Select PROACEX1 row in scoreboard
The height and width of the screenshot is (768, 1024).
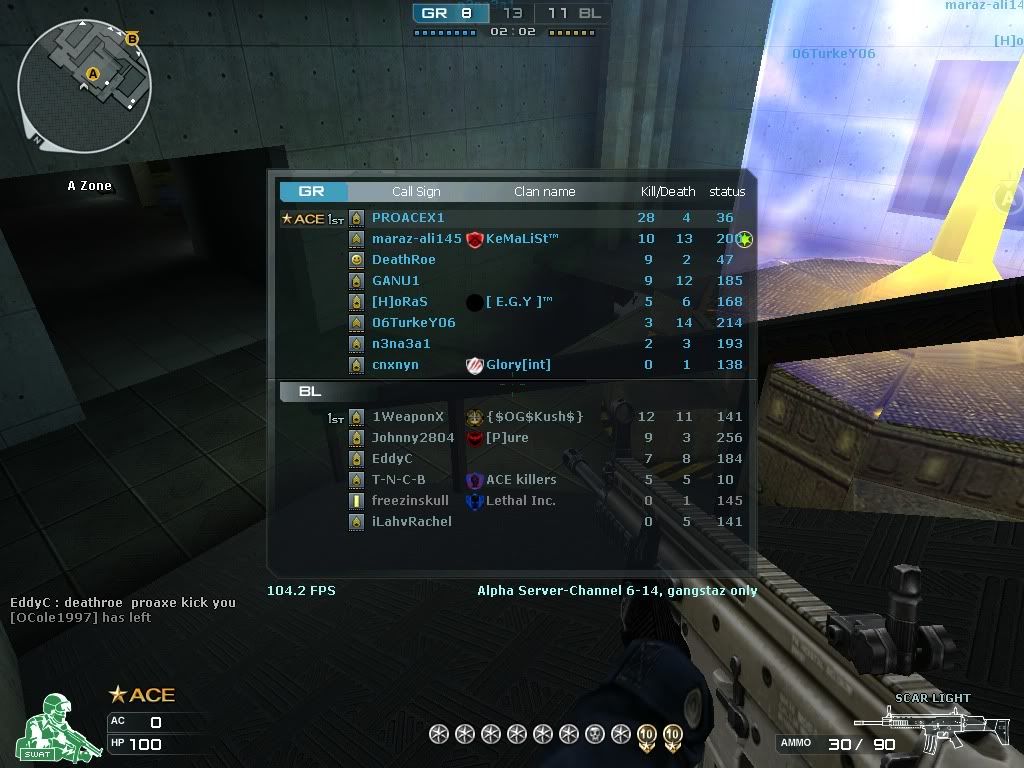pyautogui.click(x=408, y=218)
